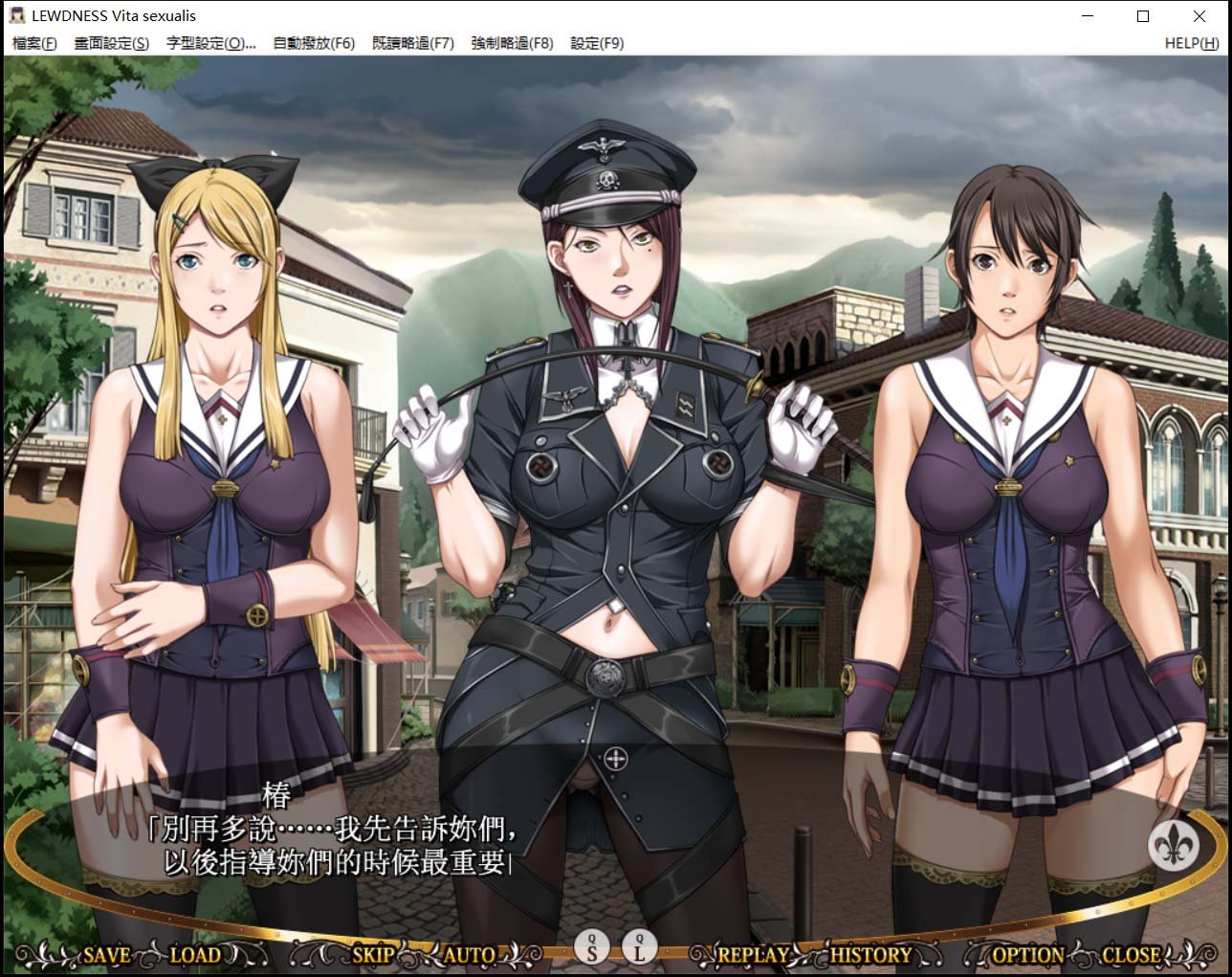Image resolution: width=1232 pixels, height=977 pixels.
Task: Click the QL quick load icon
Action: click(x=638, y=949)
